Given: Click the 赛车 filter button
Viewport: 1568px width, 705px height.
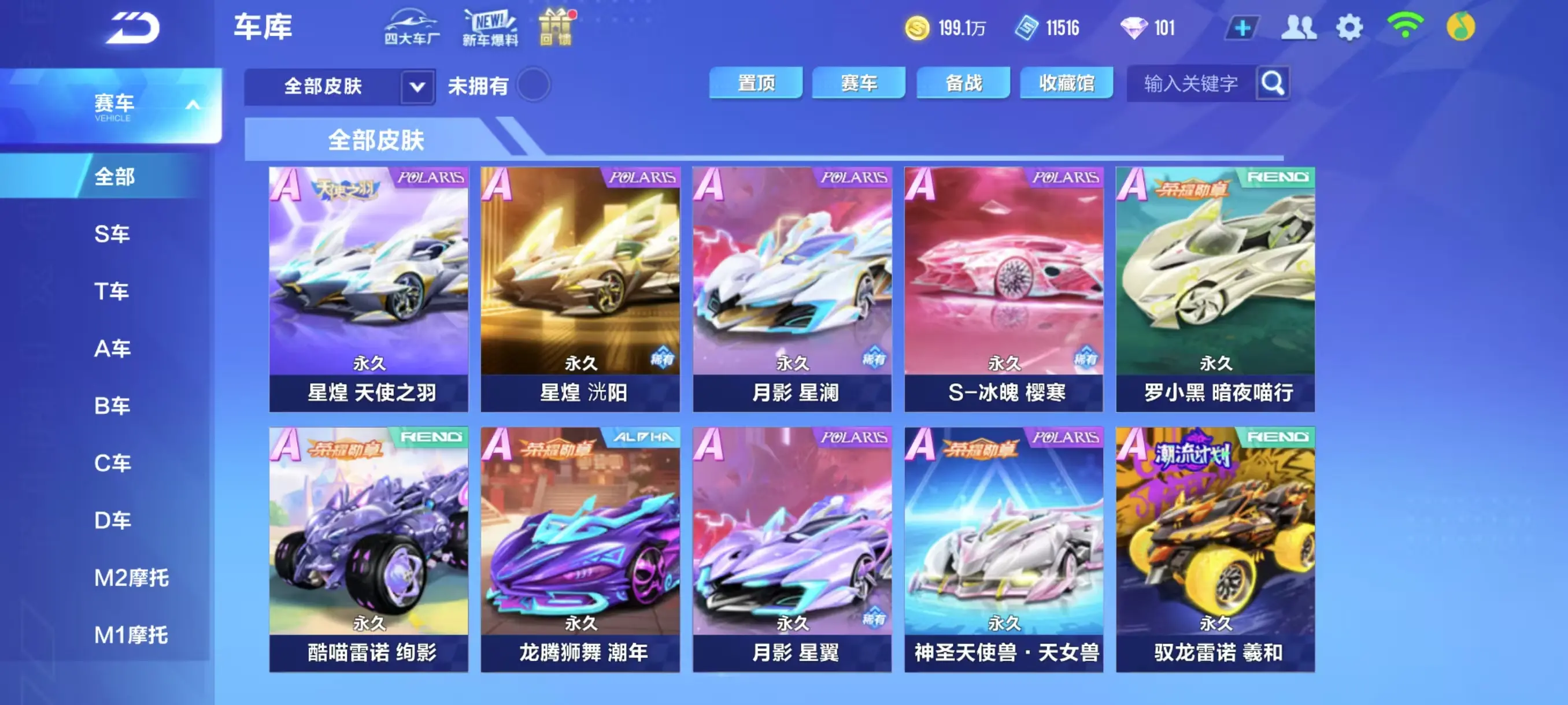Looking at the screenshot, I should 860,83.
